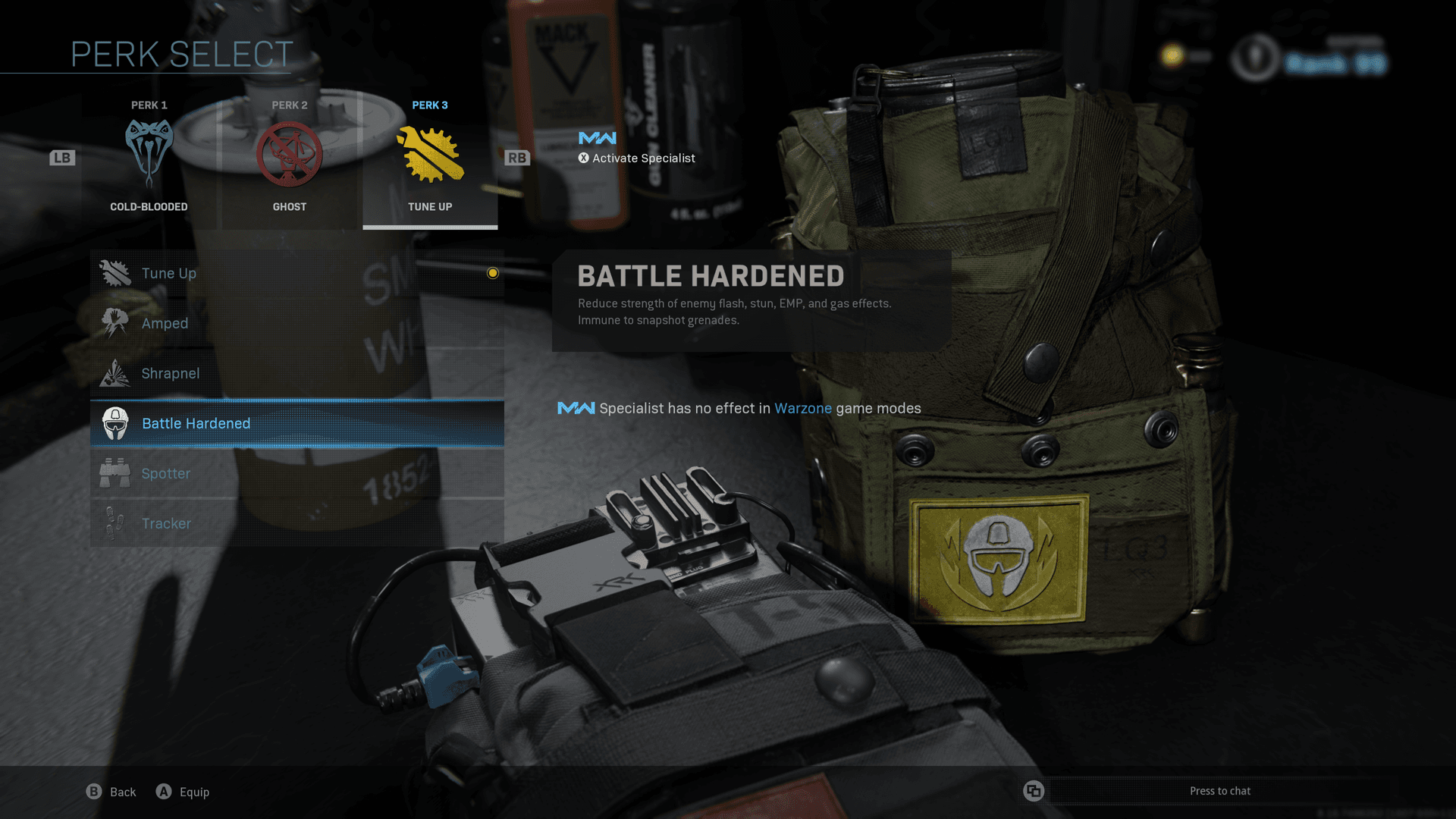The image size is (1456, 819).
Task: Toggle selection of the Battle Hardened perk row
Action: point(296,423)
